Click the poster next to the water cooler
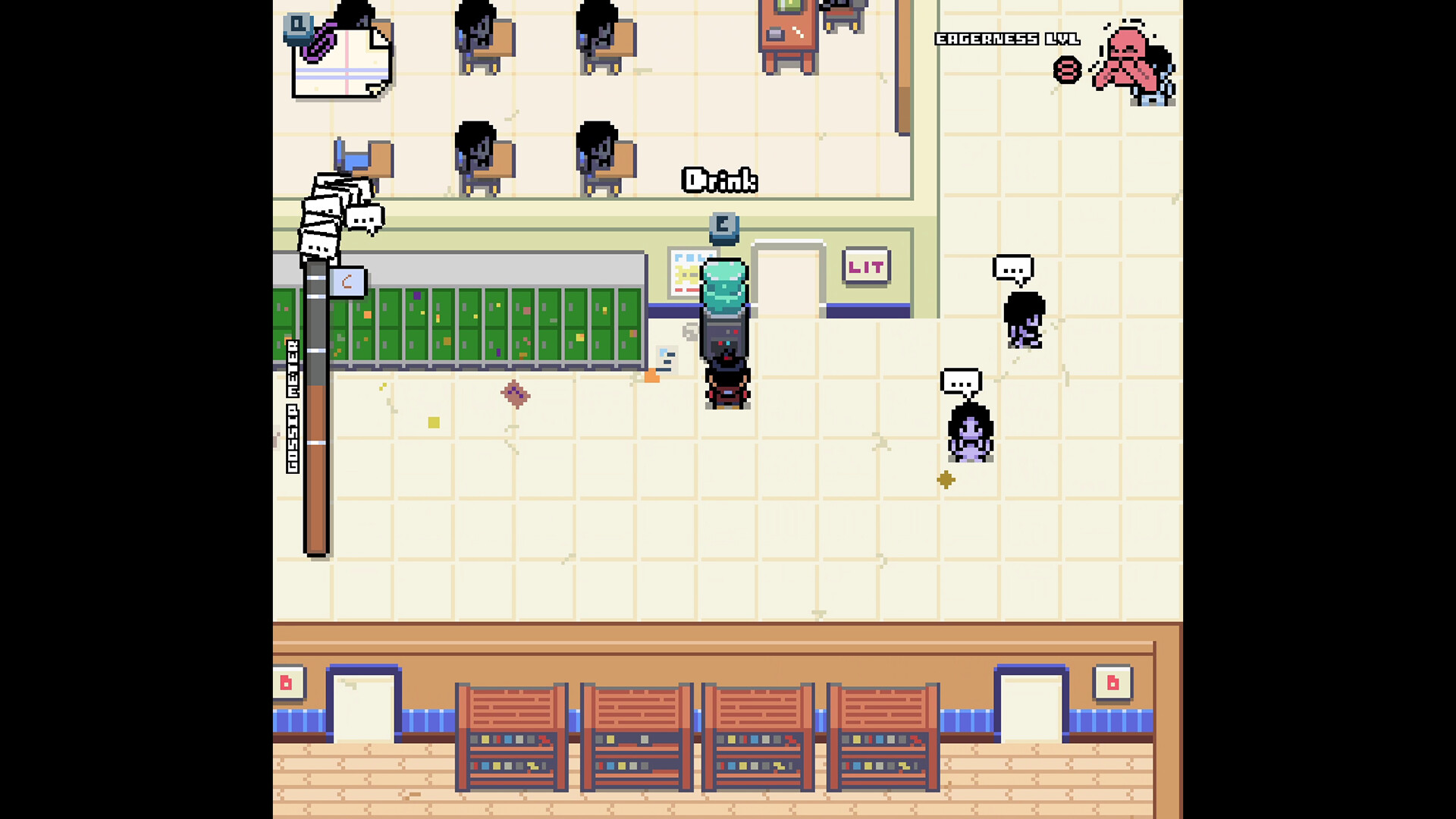The height and width of the screenshot is (819, 1456). point(687,273)
